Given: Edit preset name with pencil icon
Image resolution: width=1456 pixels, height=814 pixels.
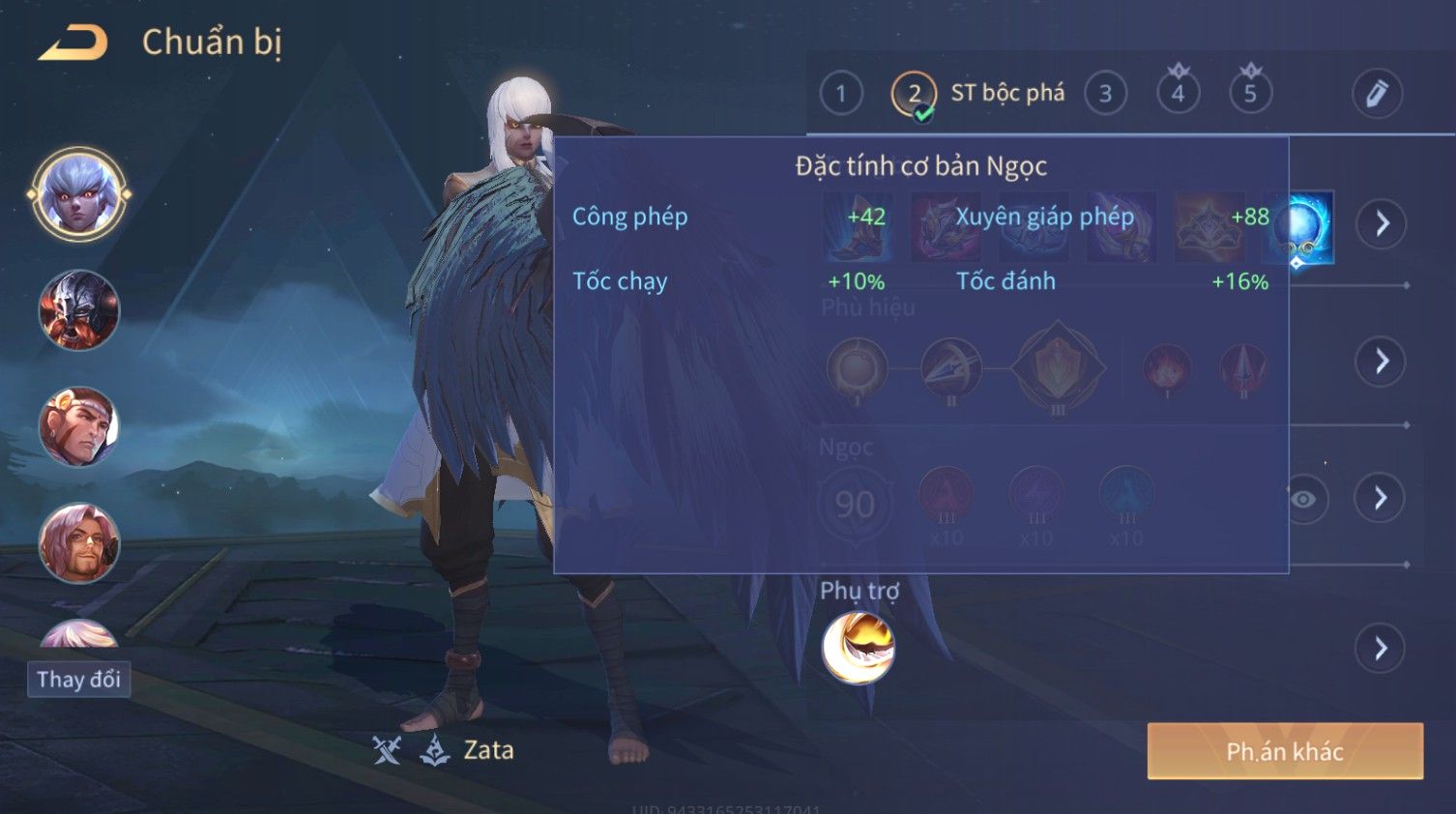Looking at the screenshot, I should pyautogui.click(x=1376, y=94).
